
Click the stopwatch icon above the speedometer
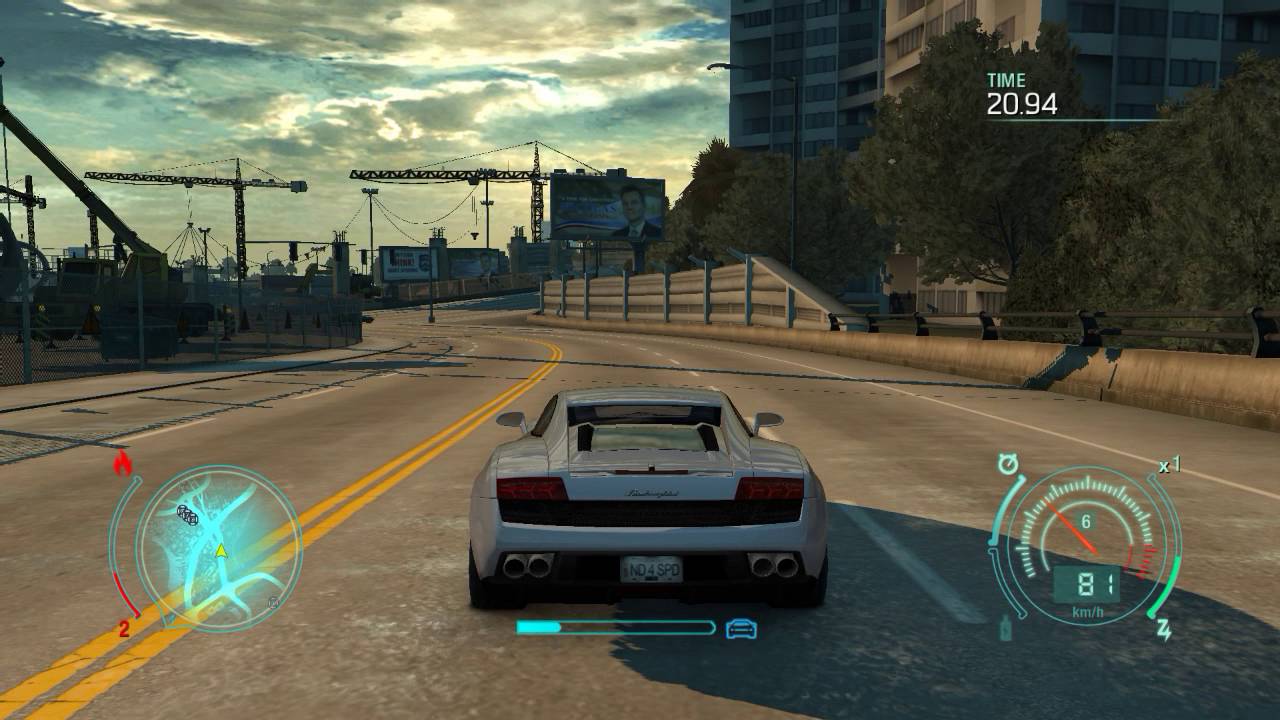(x=1008, y=465)
